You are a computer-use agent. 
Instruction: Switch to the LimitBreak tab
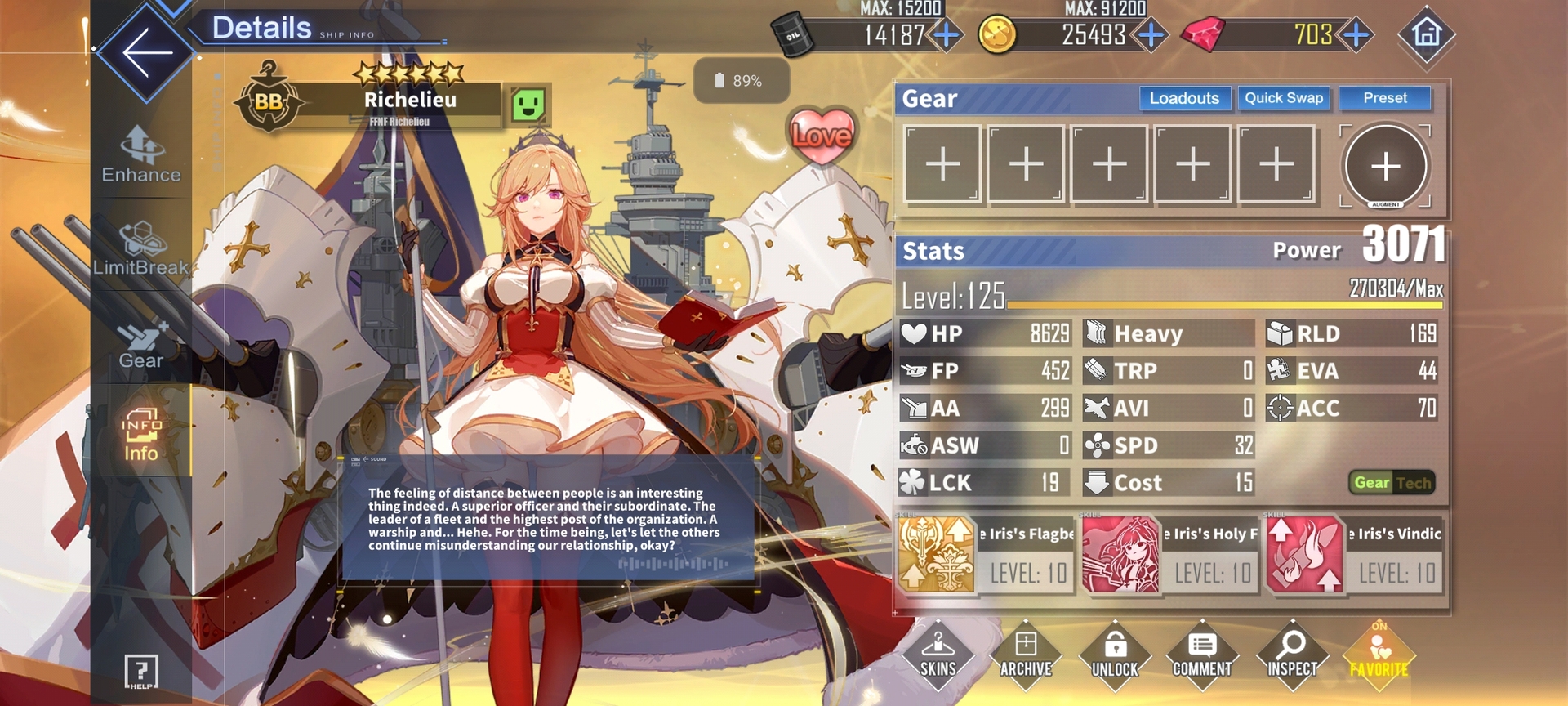click(x=141, y=248)
